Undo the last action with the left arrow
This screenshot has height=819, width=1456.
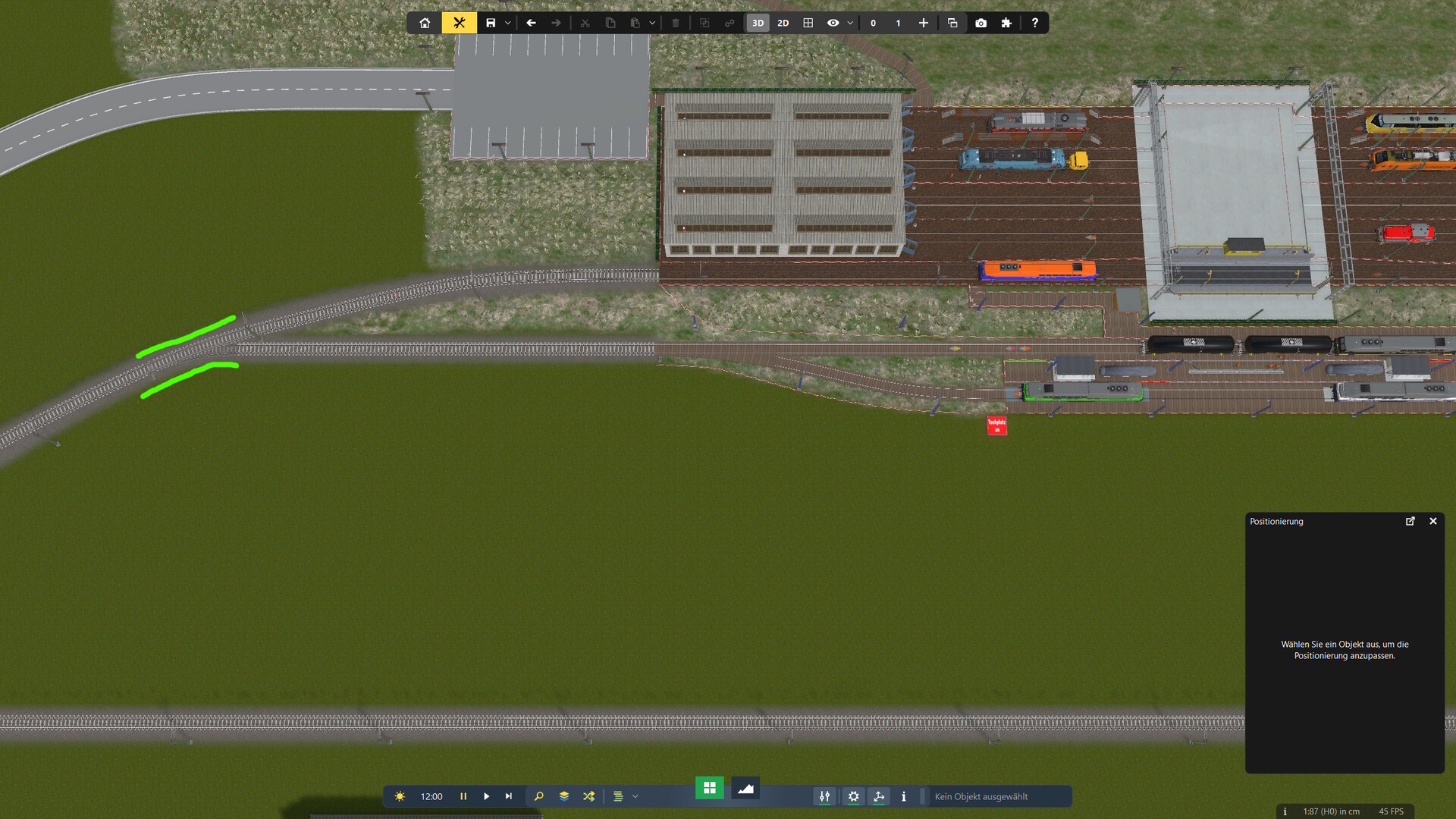click(x=531, y=23)
